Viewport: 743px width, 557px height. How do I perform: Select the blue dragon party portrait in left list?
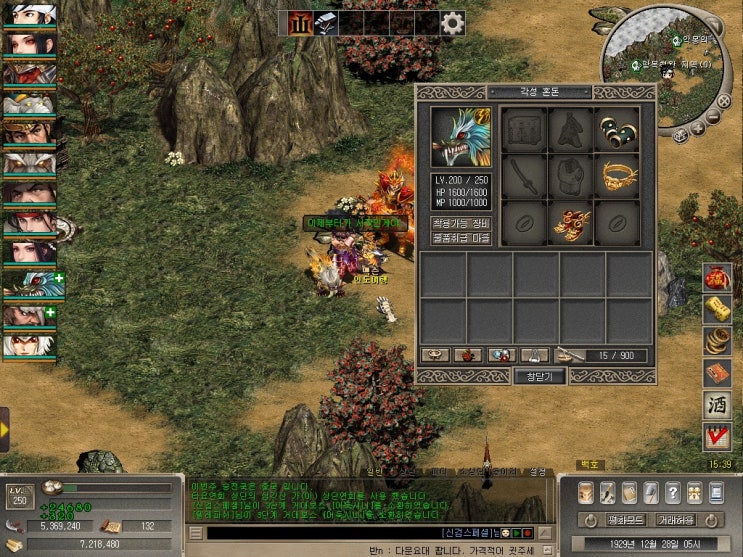tap(29, 283)
